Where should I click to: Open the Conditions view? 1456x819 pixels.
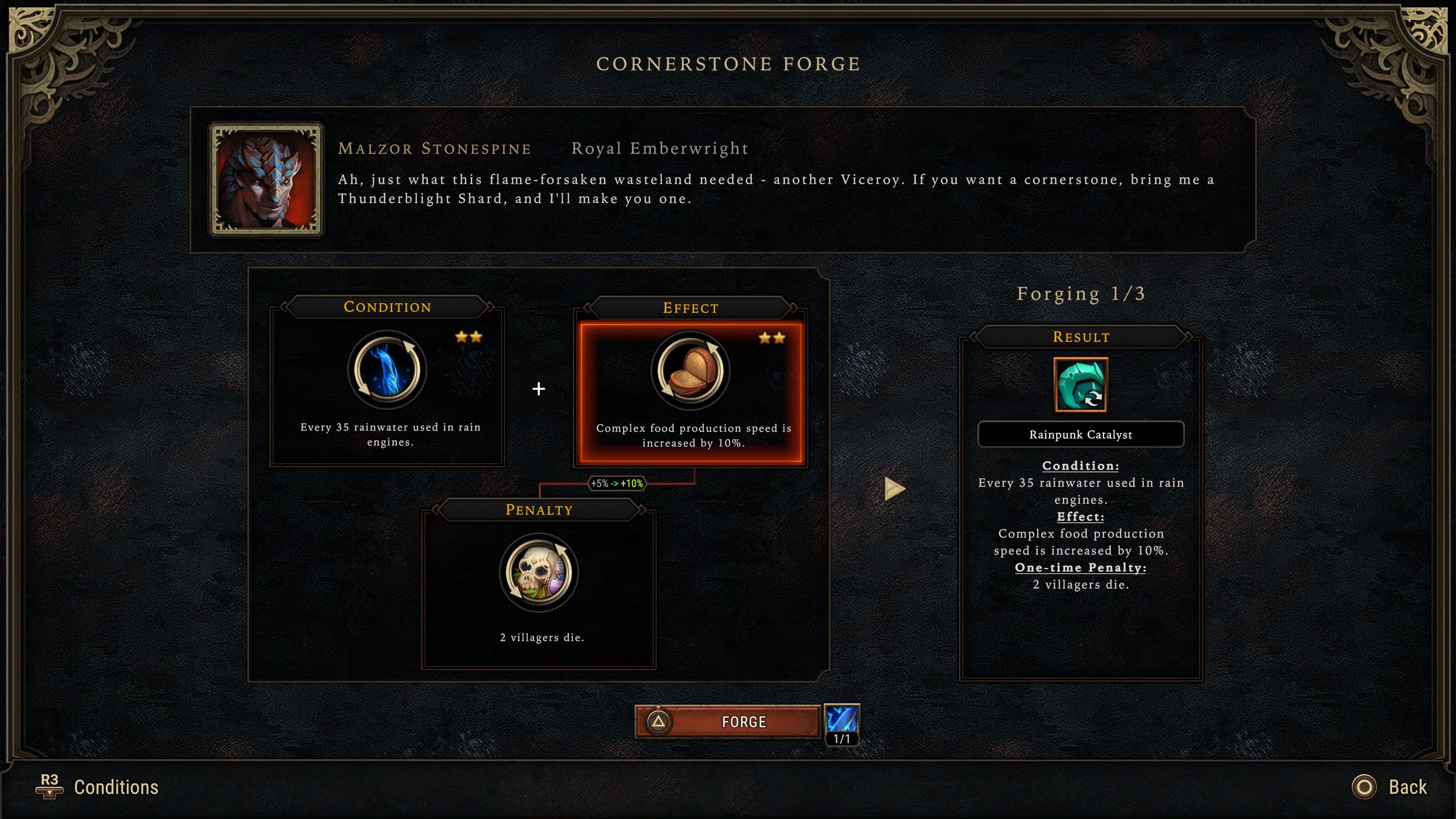97,787
